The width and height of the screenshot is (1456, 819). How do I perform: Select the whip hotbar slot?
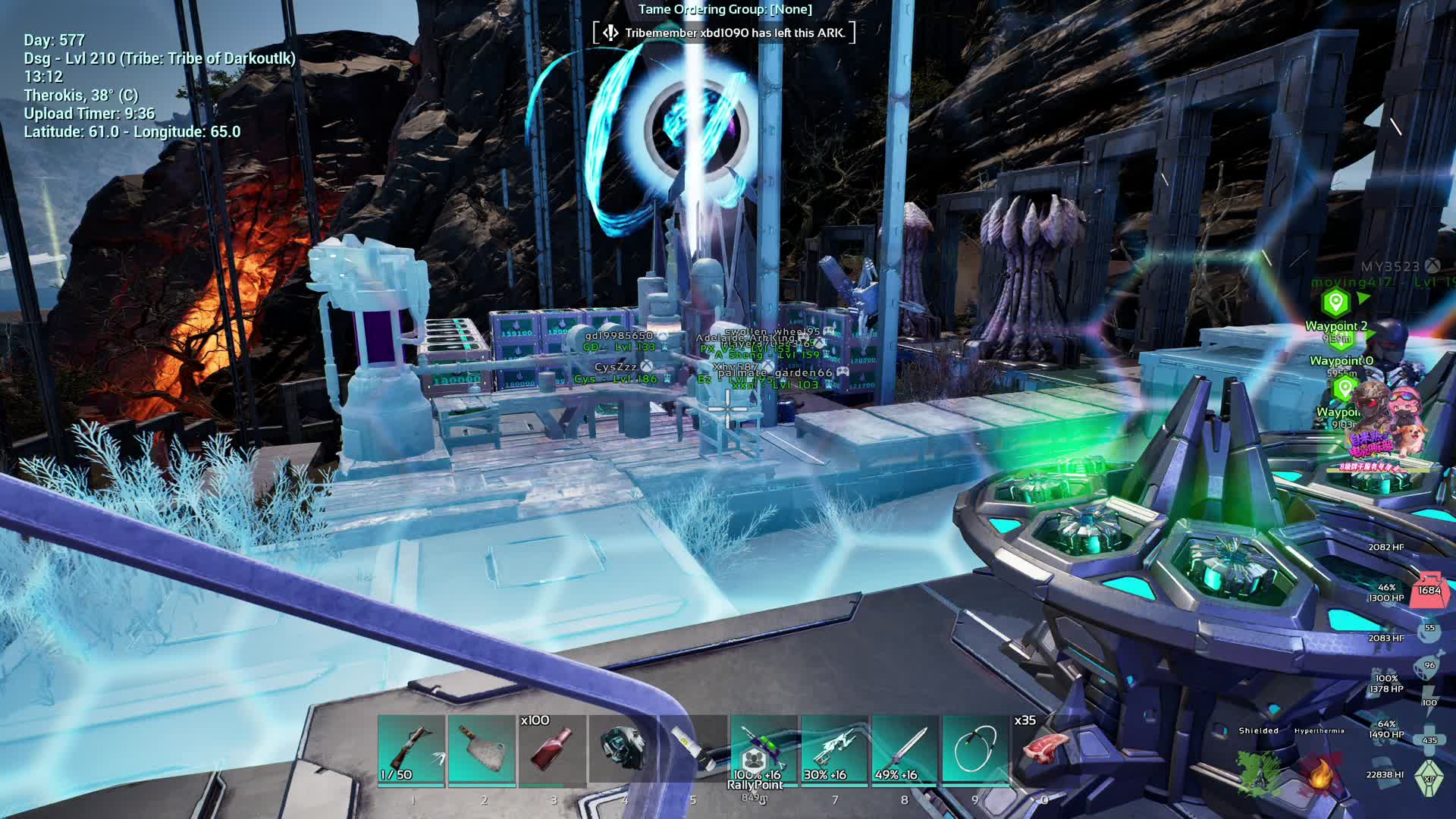point(976,749)
